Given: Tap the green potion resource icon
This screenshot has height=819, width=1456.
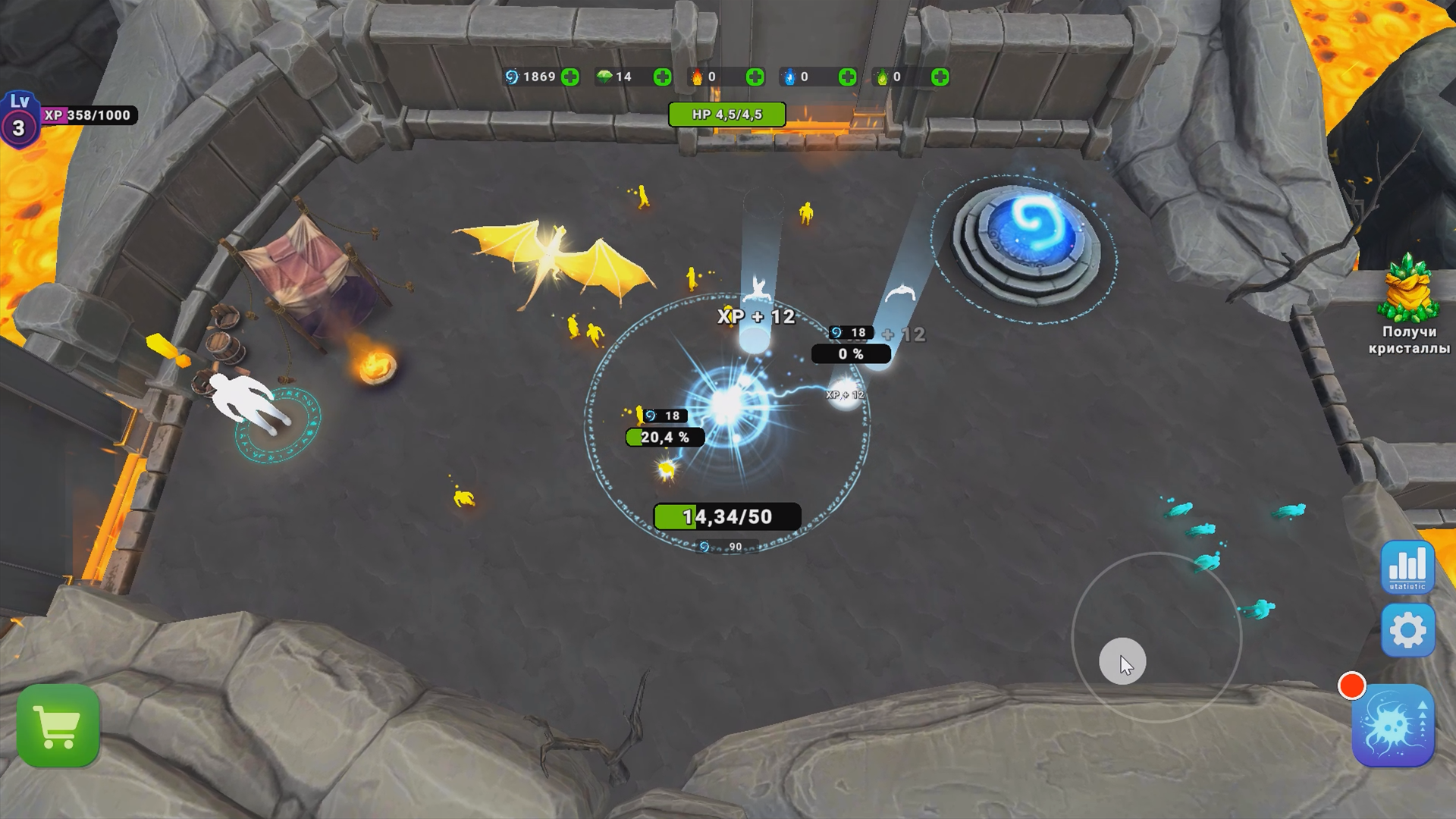Looking at the screenshot, I should (x=883, y=76).
